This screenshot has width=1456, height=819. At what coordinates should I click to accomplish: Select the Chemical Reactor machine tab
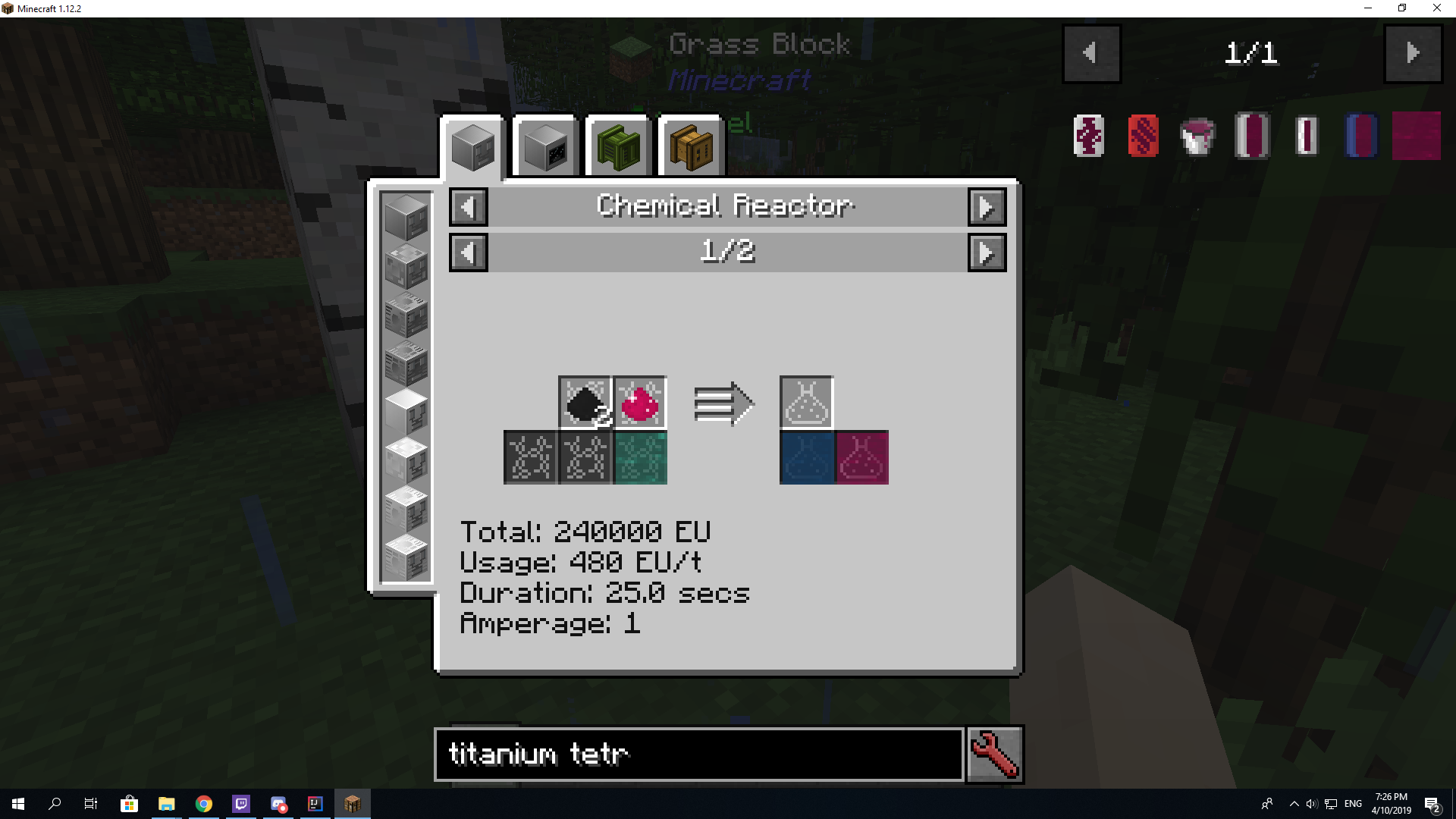coord(472,146)
